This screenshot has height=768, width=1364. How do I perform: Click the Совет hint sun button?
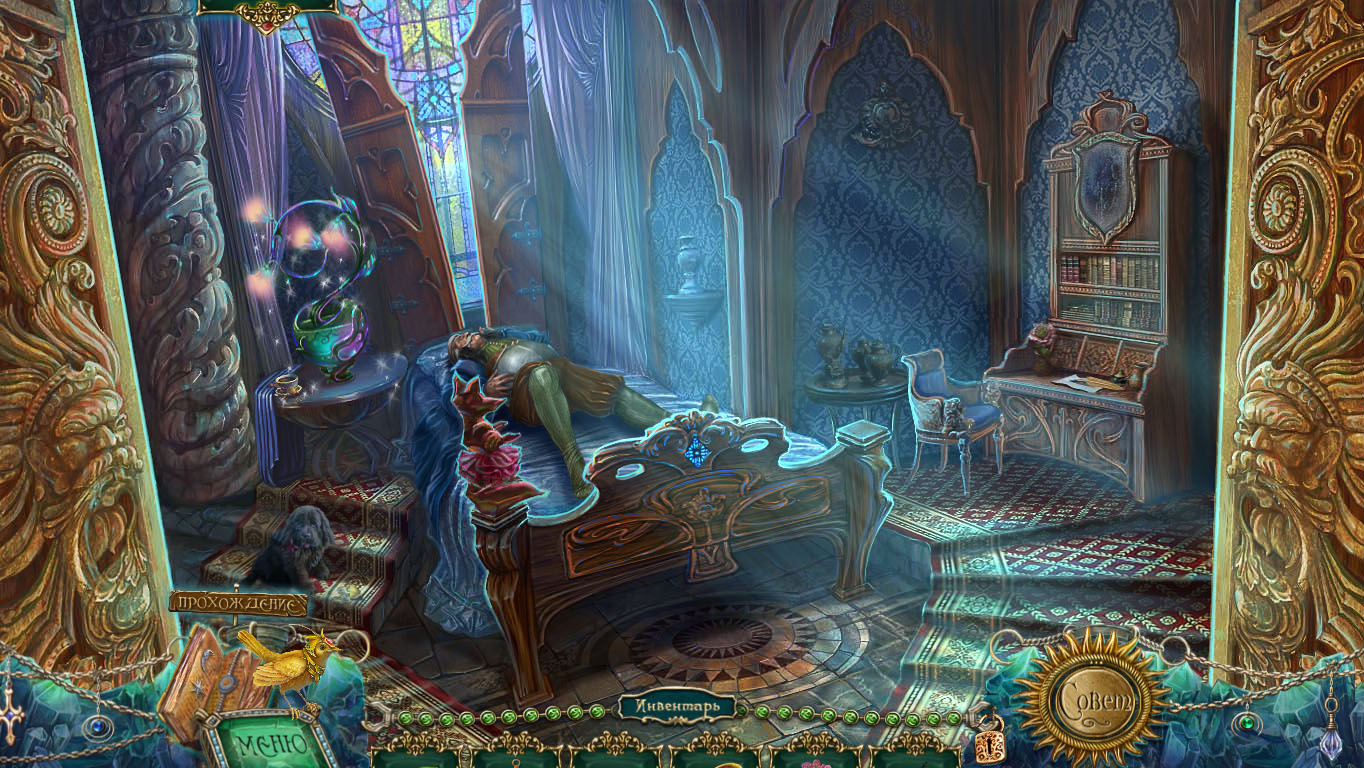pyautogui.click(x=1091, y=698)
